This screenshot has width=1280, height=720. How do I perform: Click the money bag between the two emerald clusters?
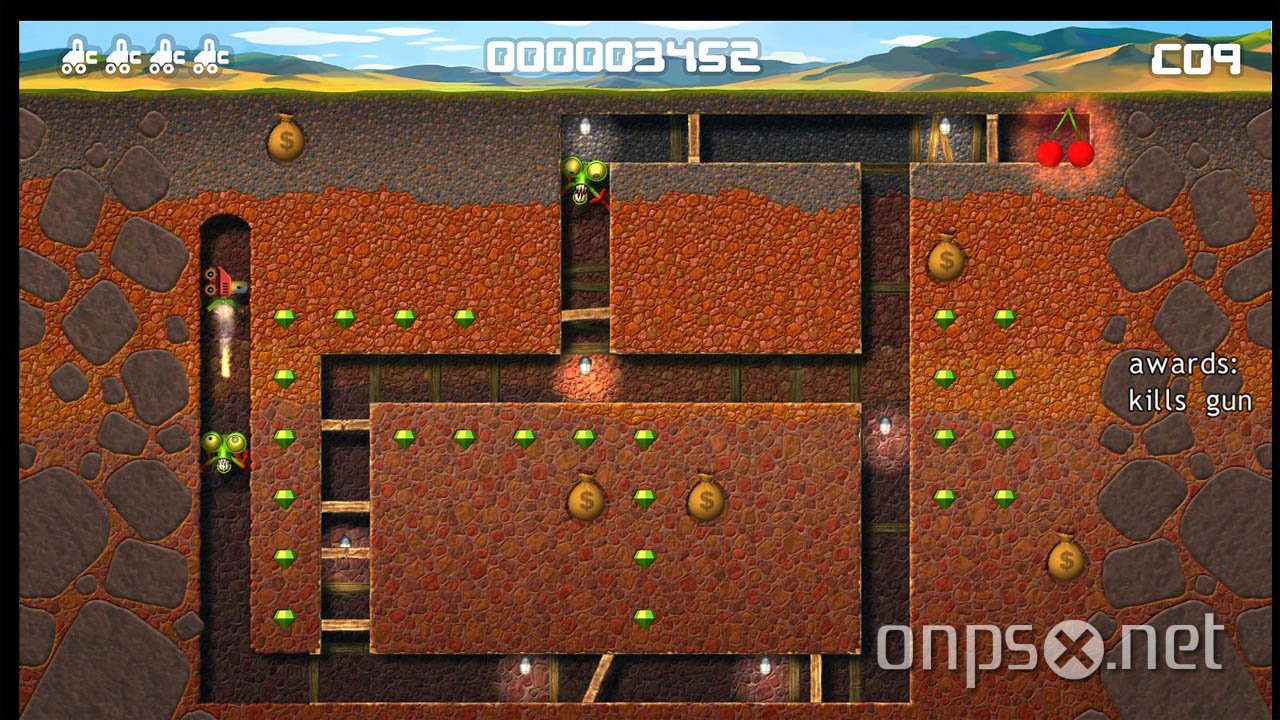[587, 500]
